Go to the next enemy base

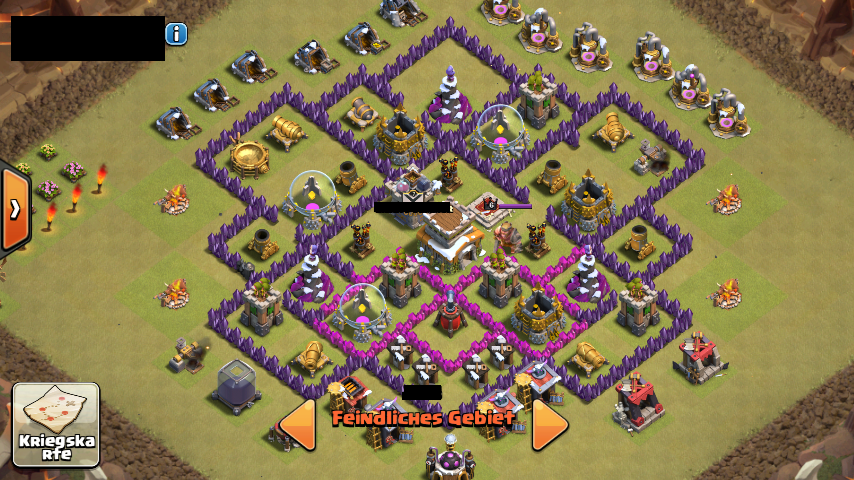pyautogui.click(x=549, y=424)
